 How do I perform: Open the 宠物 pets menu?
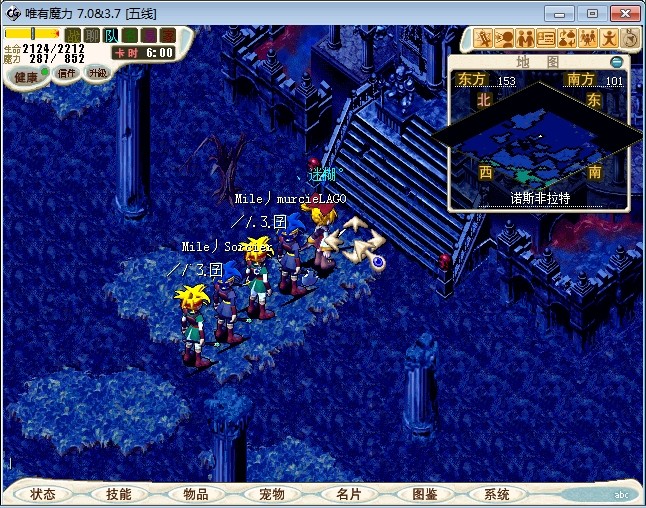(272, 494)
